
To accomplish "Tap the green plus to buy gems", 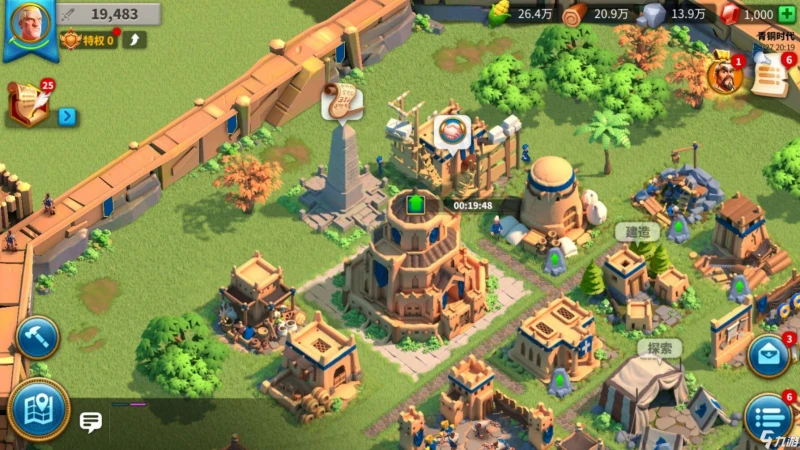I will (786, 14).
